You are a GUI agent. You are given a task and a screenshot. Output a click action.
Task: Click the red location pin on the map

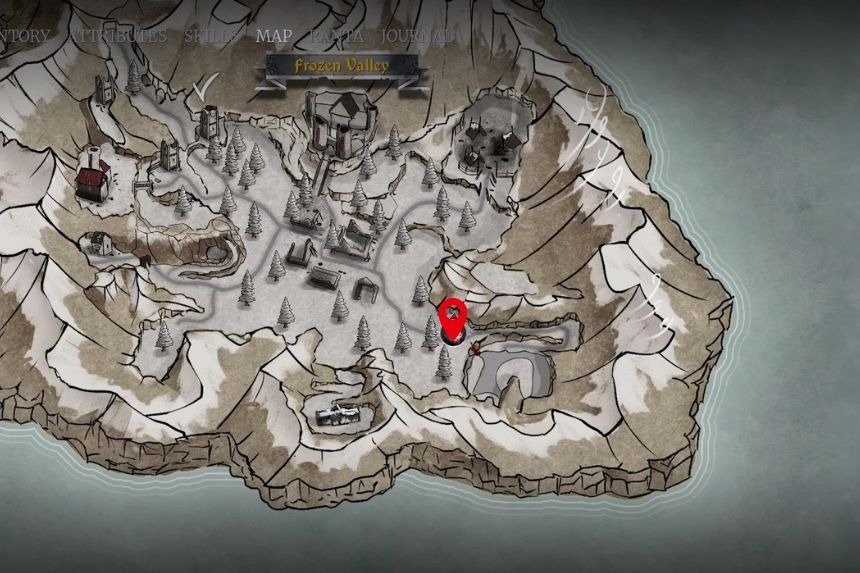click(454, 318)
